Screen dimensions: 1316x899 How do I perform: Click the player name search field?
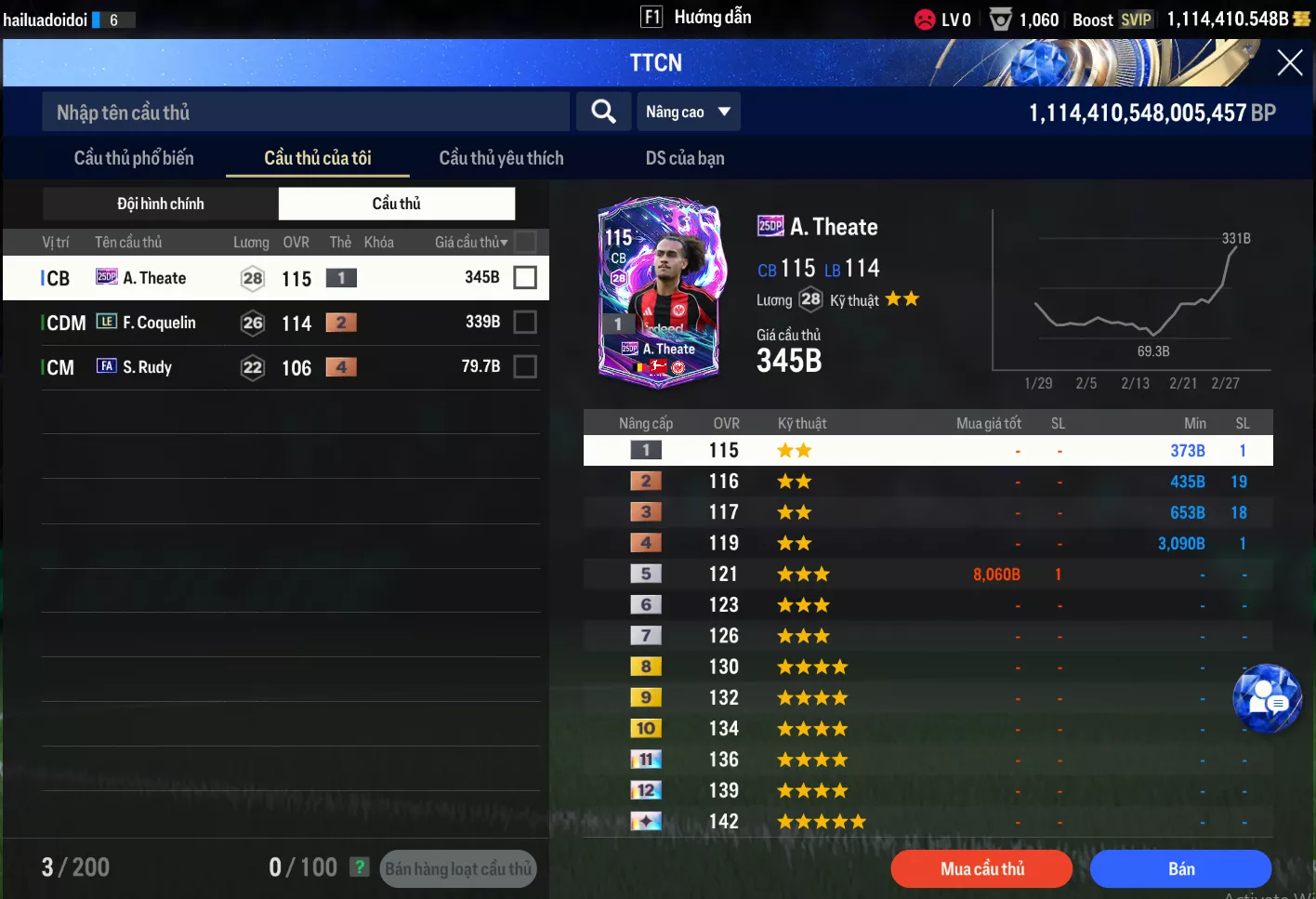click(305, 112)
